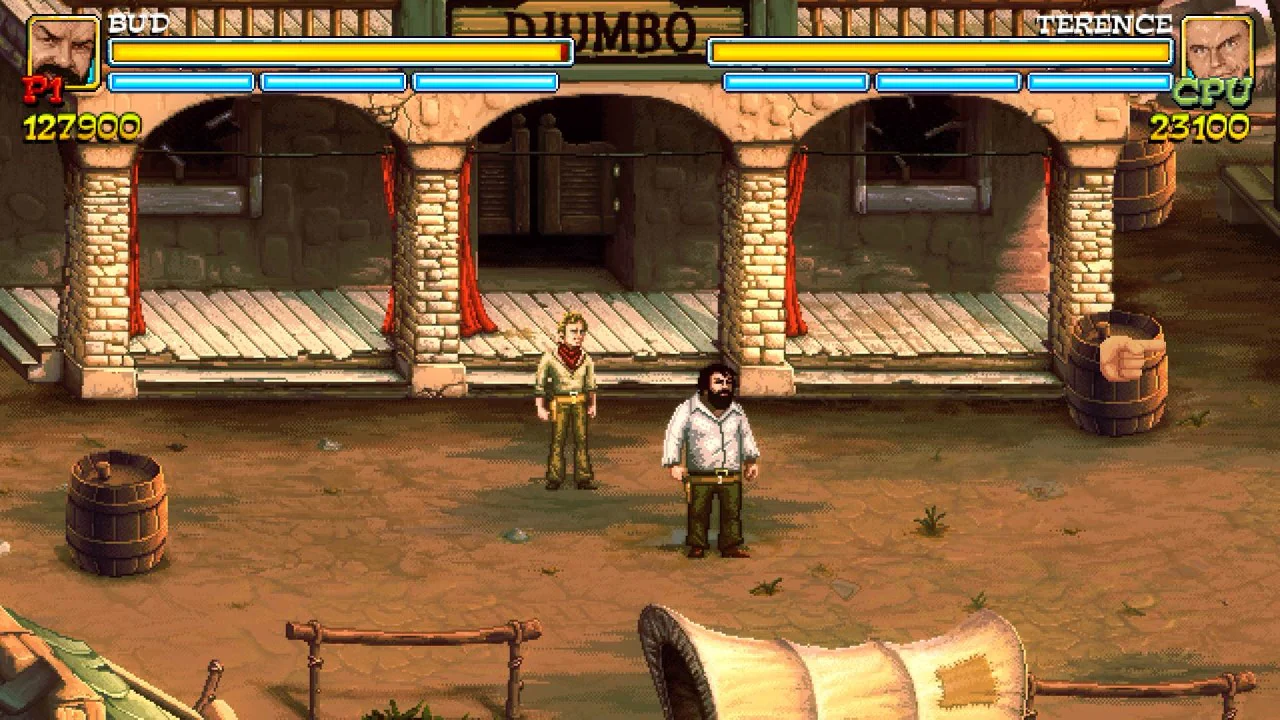Toggle the middle stamina segment on Bud's side
This screenshot has height=720, width=1280.
pyautogui.click(x=335, y=82)
